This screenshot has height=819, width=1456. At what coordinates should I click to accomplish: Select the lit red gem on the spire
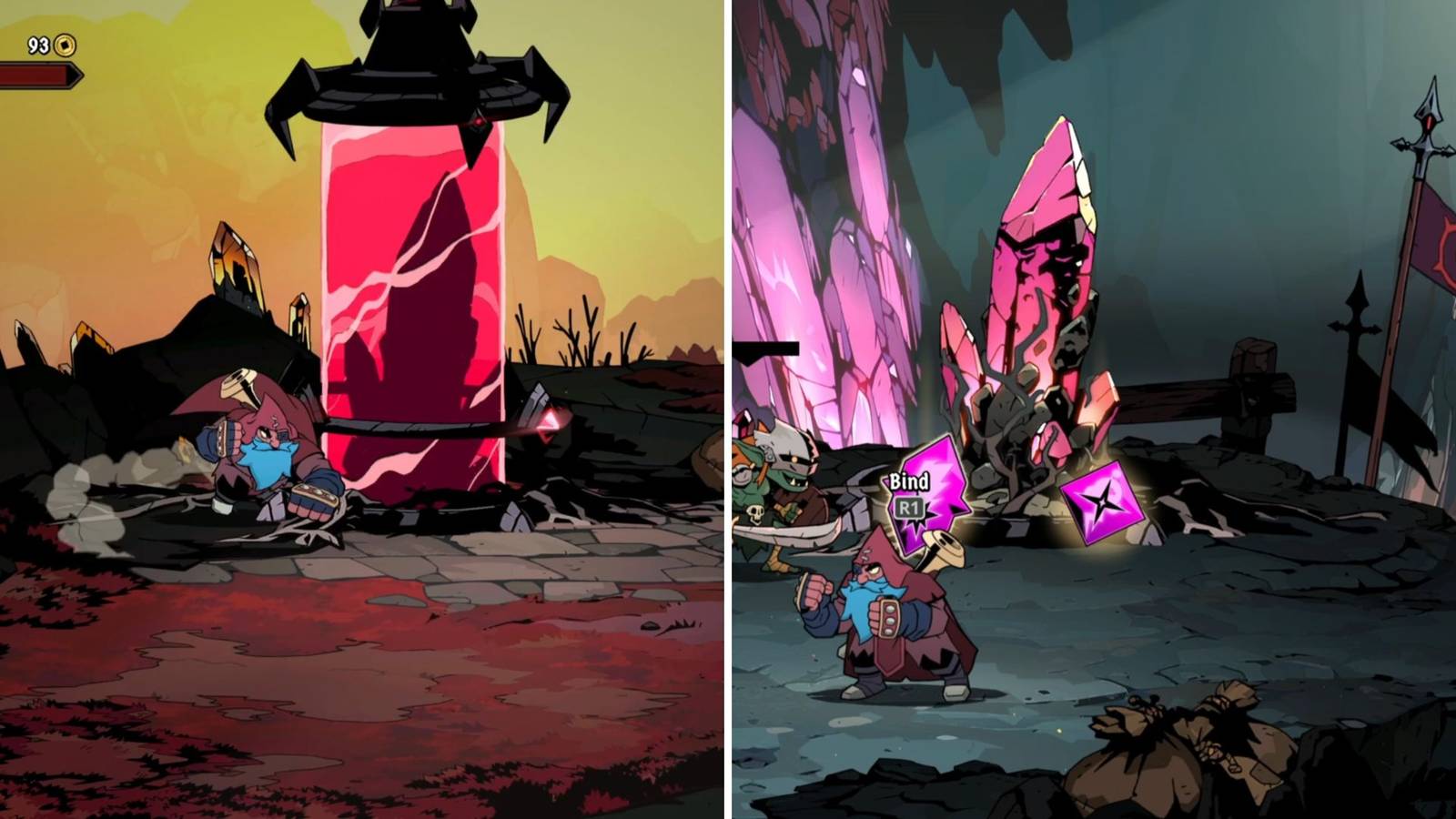pos(477,121)
